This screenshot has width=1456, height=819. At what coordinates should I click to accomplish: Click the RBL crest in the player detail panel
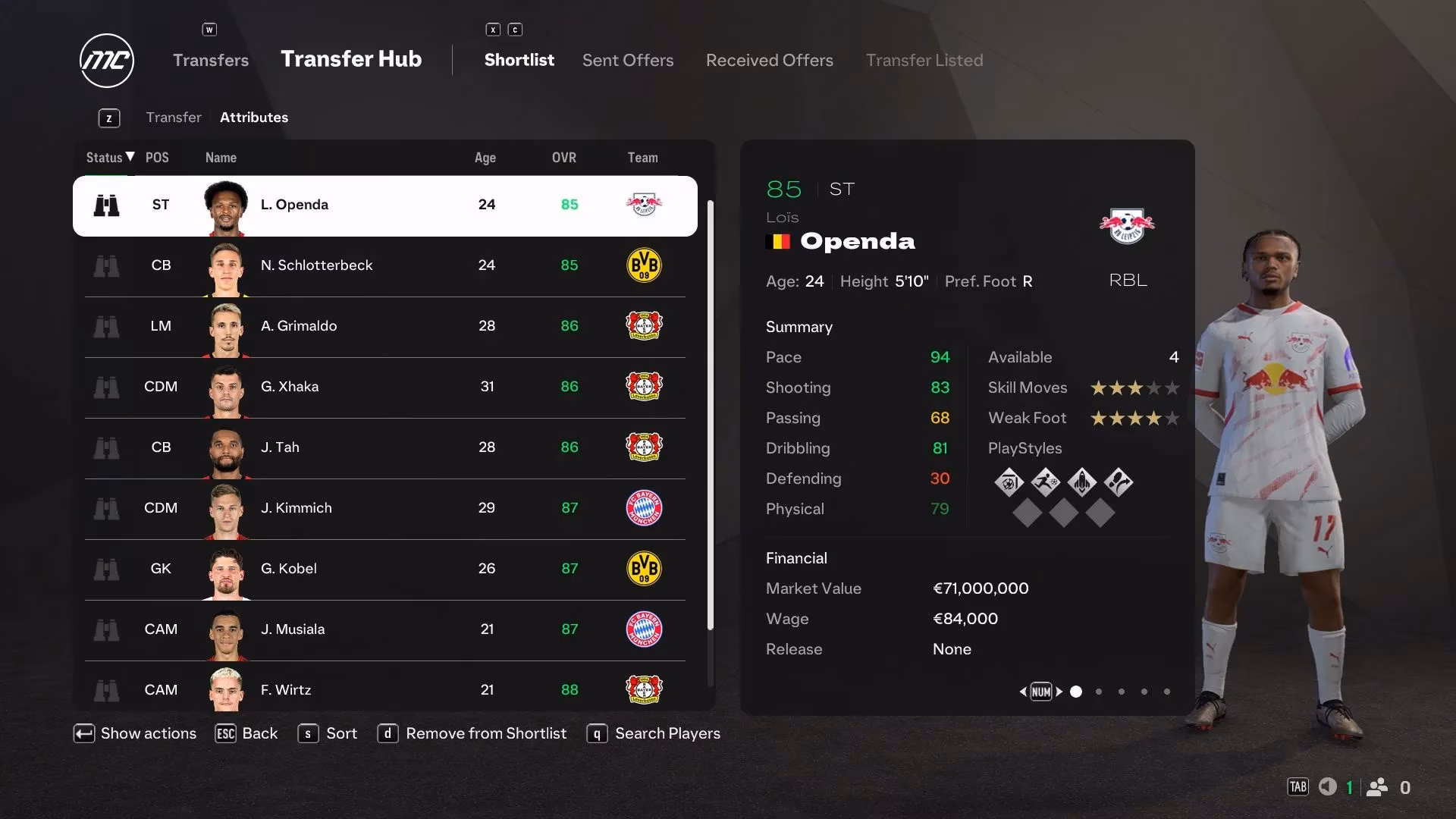1127,224
